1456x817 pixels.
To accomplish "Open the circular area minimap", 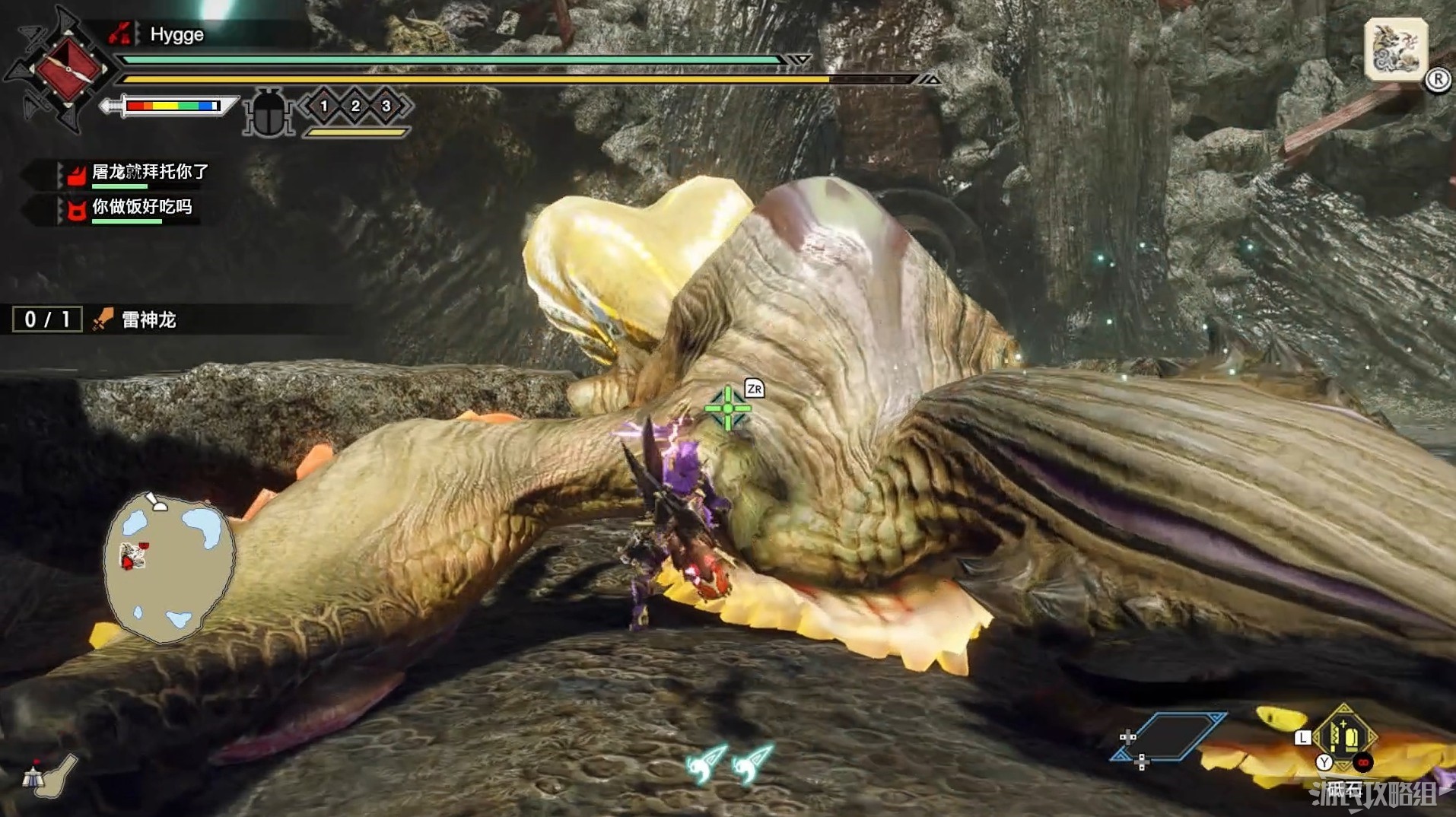I will pyautogui.click(x=169, y=567).
